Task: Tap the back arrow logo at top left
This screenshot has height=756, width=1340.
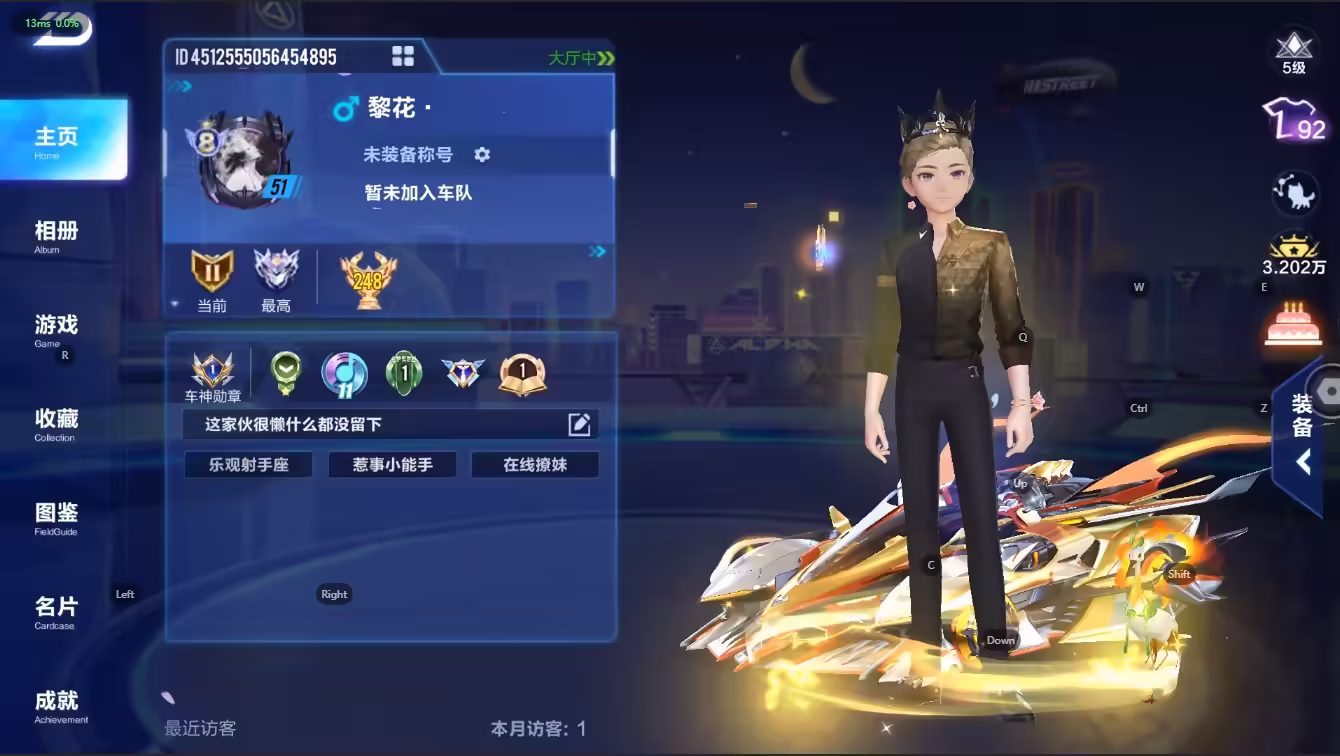Action: click(x=62, y=28)
